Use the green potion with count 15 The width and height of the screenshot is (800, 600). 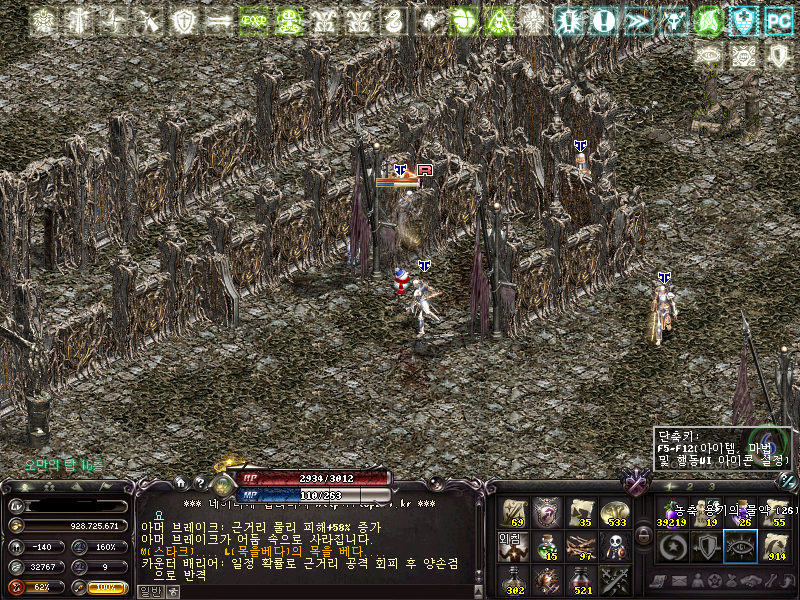click(547, 545)
